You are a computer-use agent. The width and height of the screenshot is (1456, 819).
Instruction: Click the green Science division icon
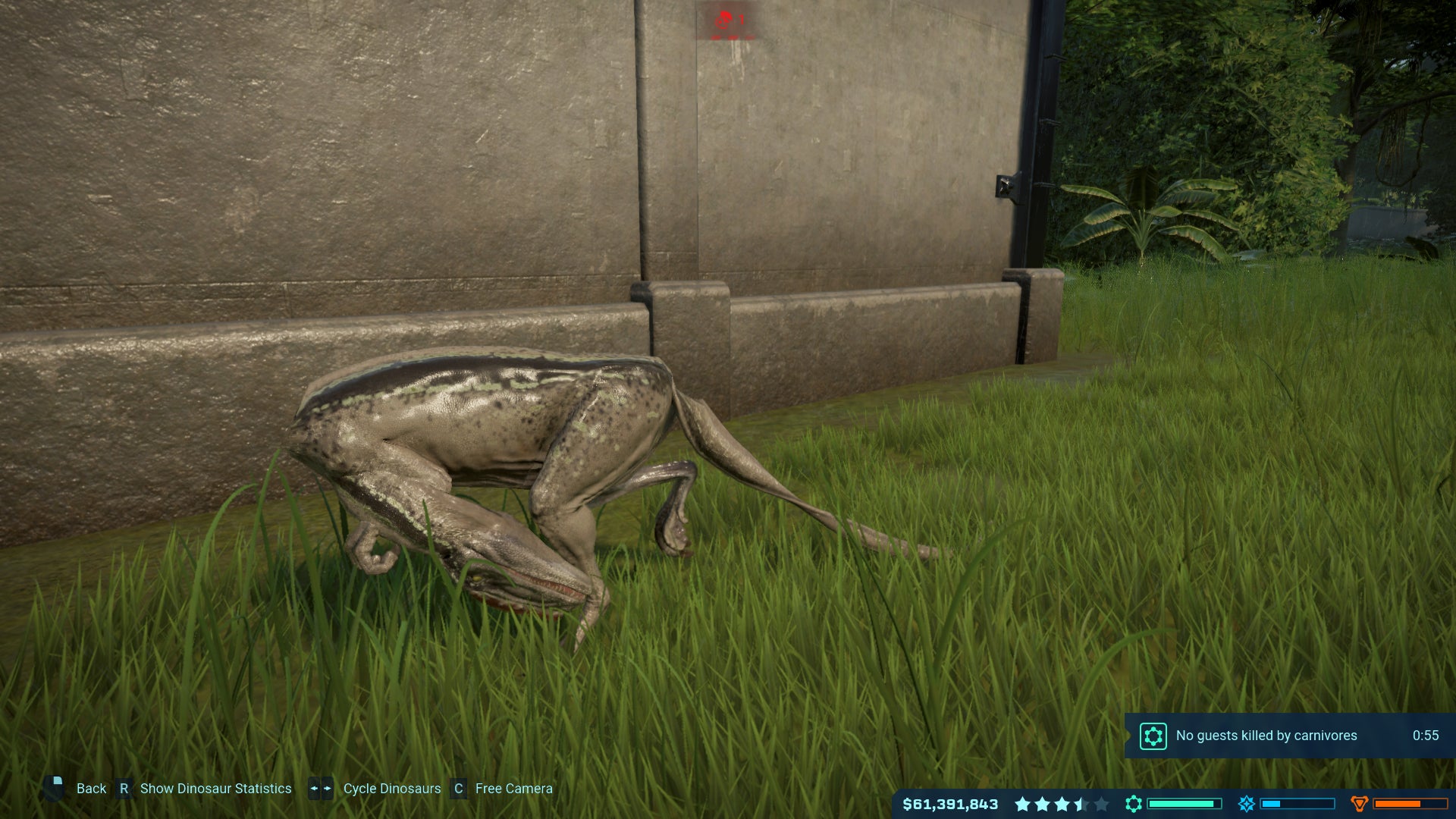pyautogui.click(x=1134, y=802)
